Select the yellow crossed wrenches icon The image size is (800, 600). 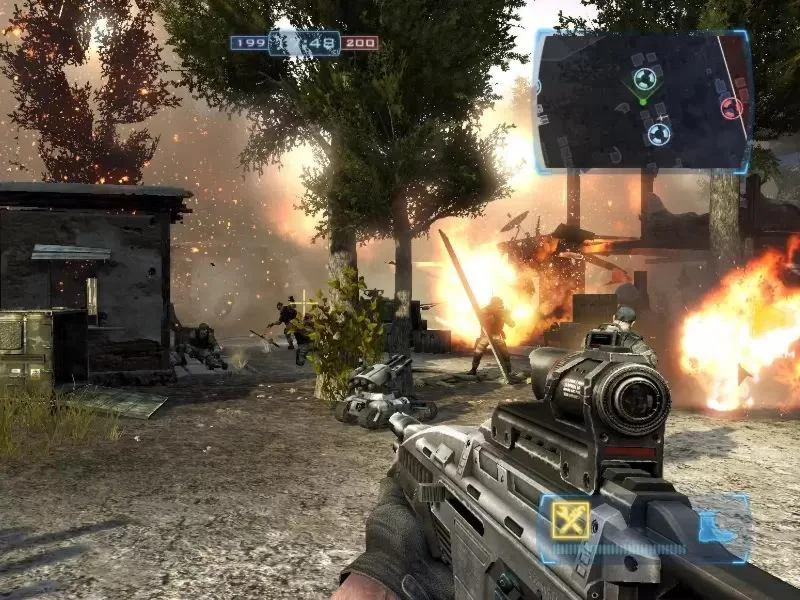pos(570,520)
